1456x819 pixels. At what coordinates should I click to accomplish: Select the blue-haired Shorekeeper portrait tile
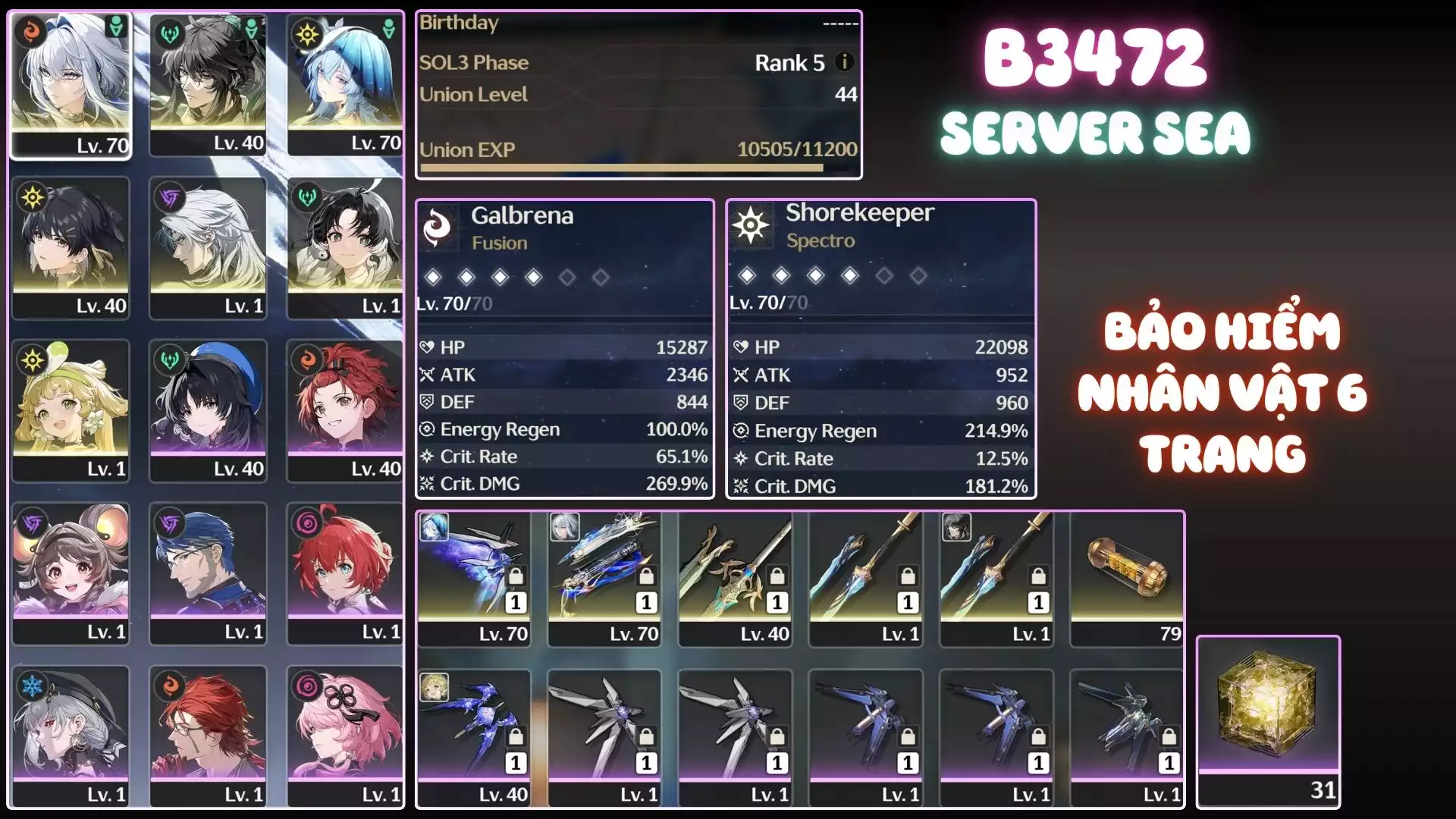tap(345, 83)
